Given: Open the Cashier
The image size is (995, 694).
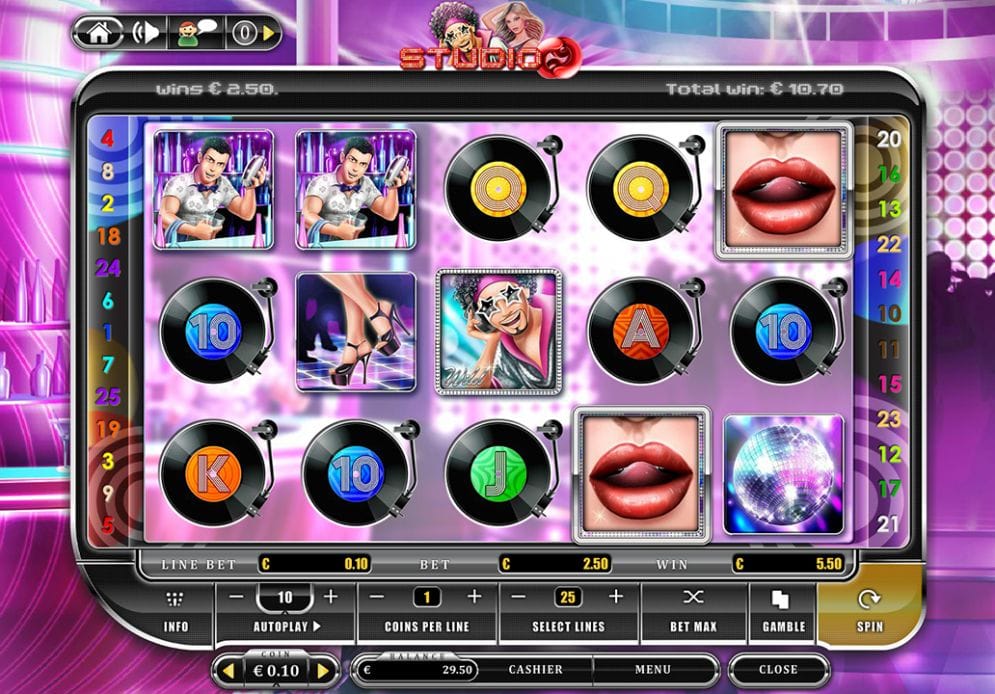Looking at the screenshot, I should tap(535, 669).
